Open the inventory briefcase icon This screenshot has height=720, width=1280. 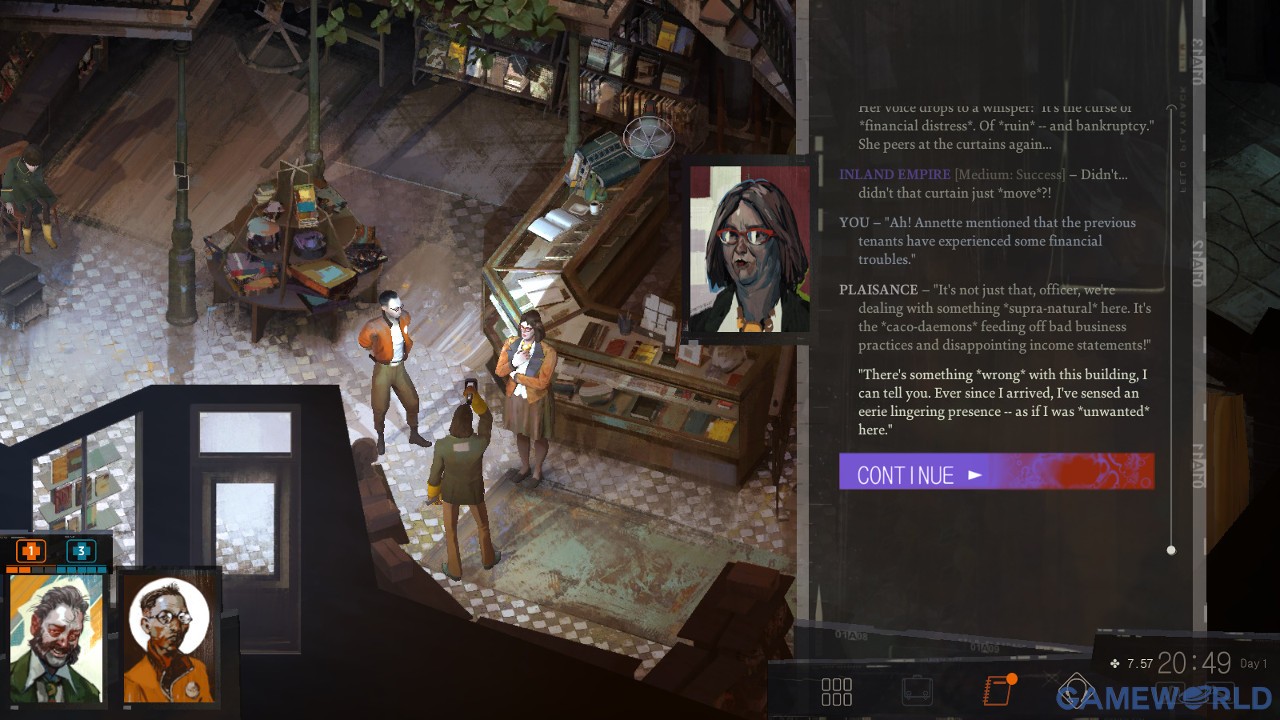[x=916, y=691]
